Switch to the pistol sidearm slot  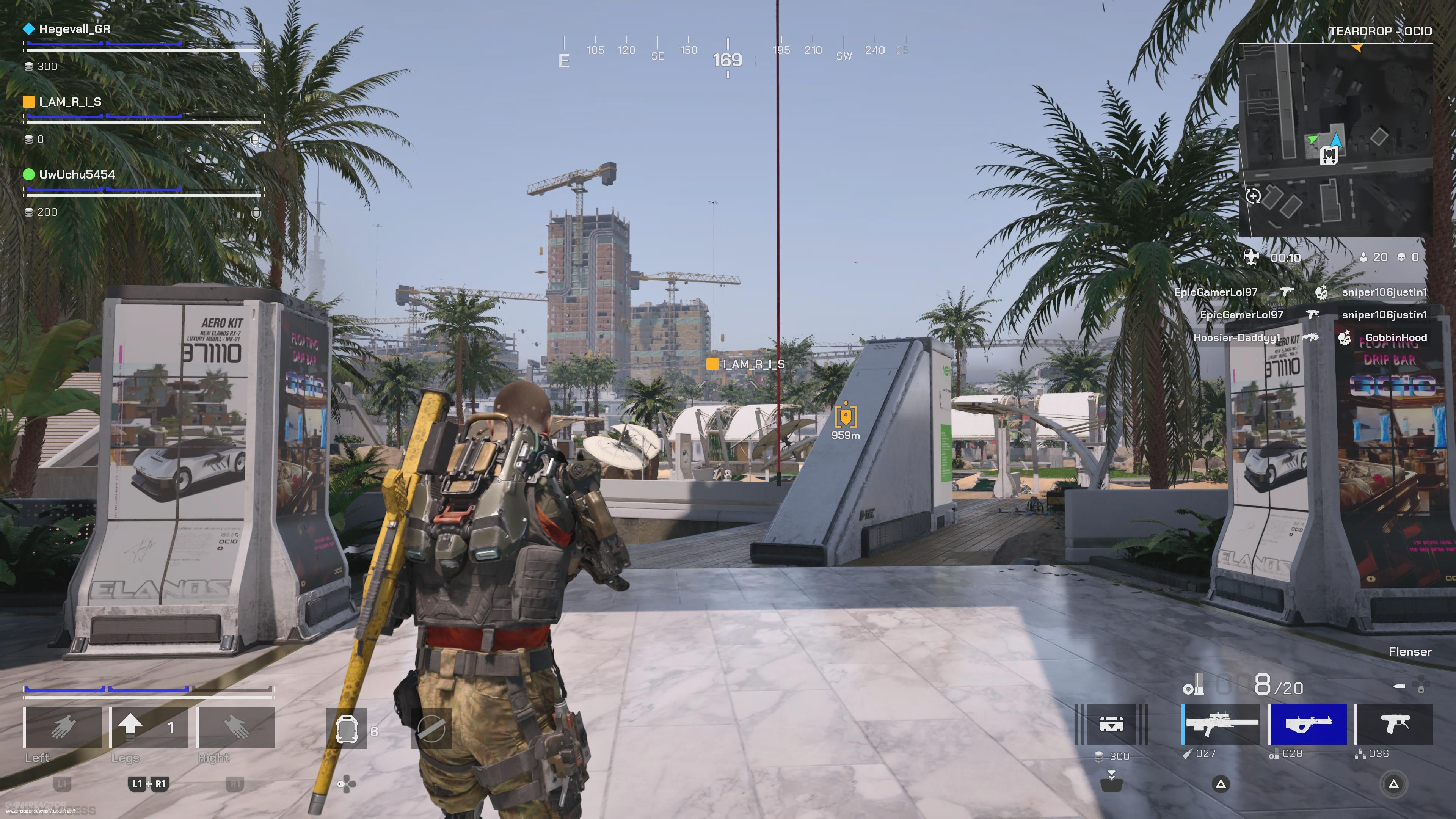click(1395, 724)
